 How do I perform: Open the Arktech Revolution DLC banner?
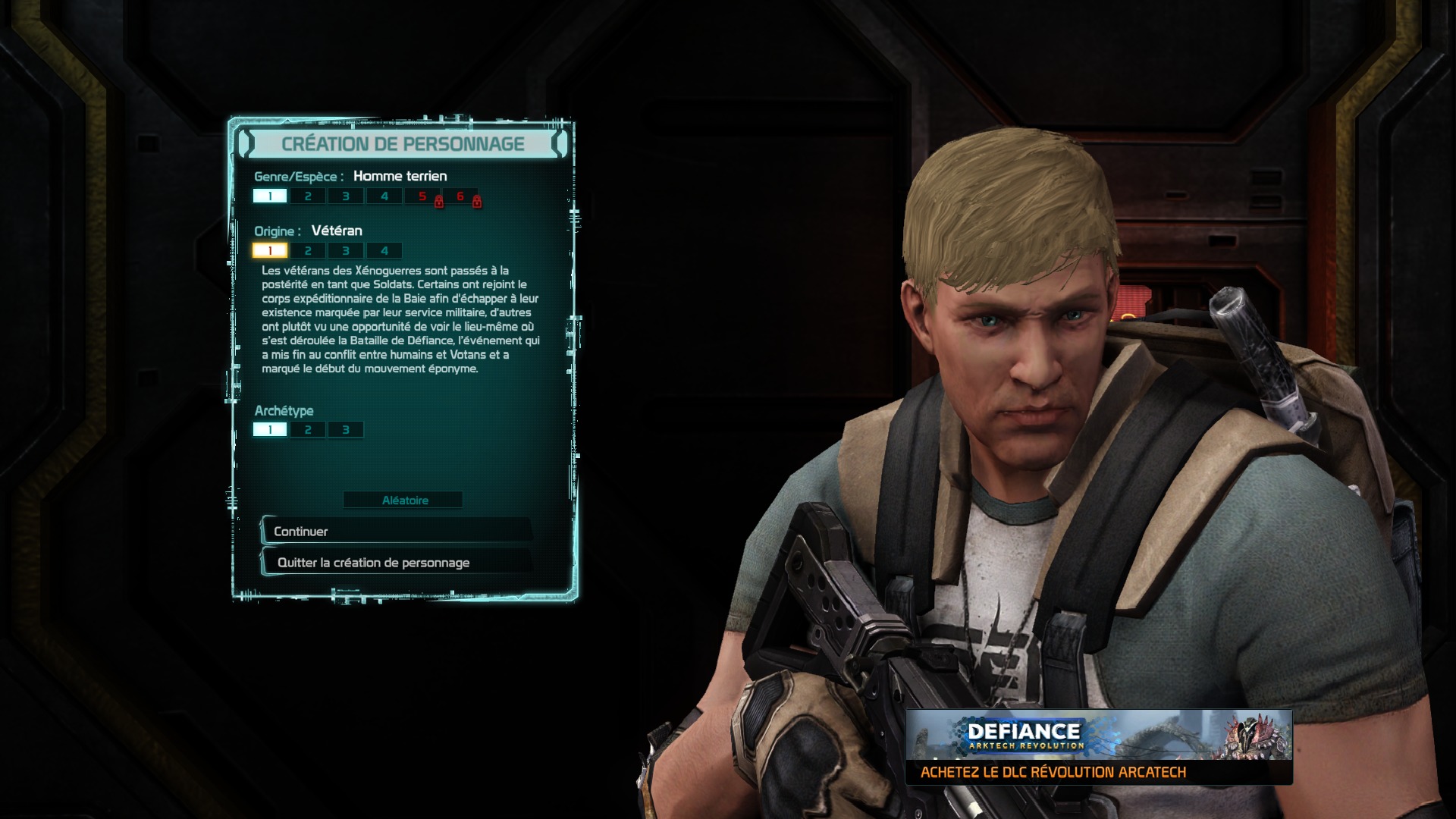click(1099, 748)
